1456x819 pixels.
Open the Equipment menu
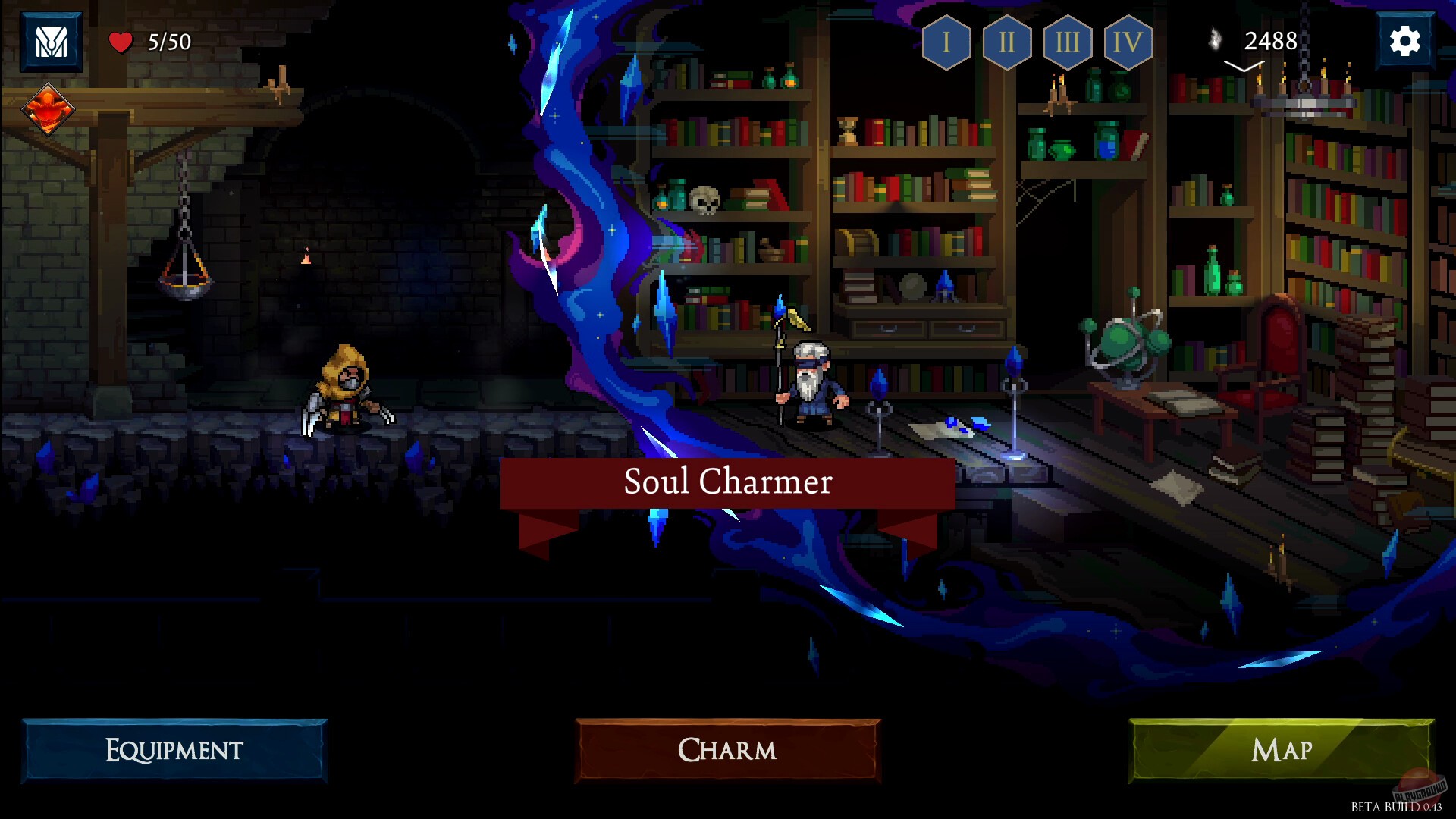173,751
